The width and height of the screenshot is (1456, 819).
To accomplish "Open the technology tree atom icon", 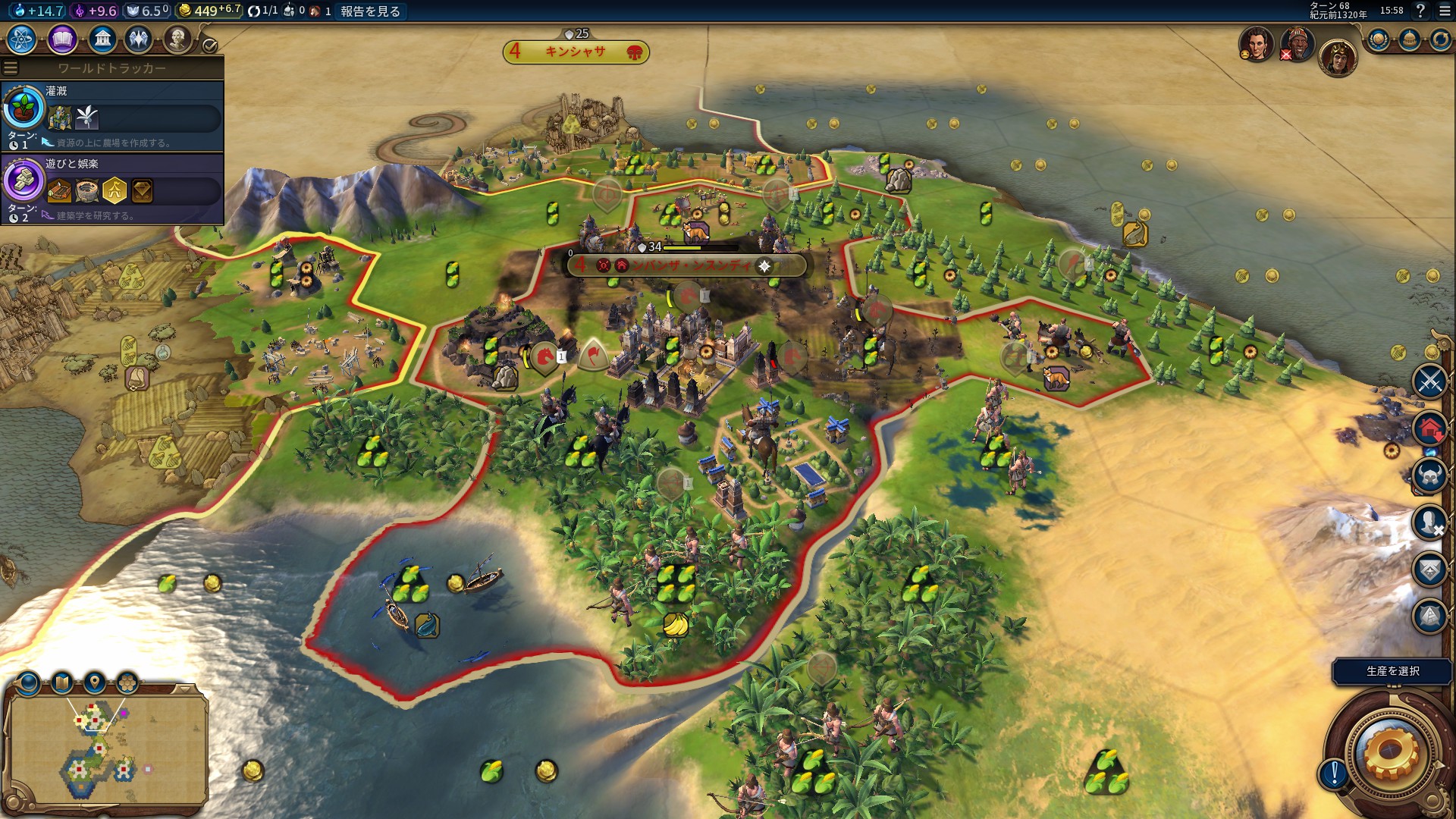I will (22, 39).
